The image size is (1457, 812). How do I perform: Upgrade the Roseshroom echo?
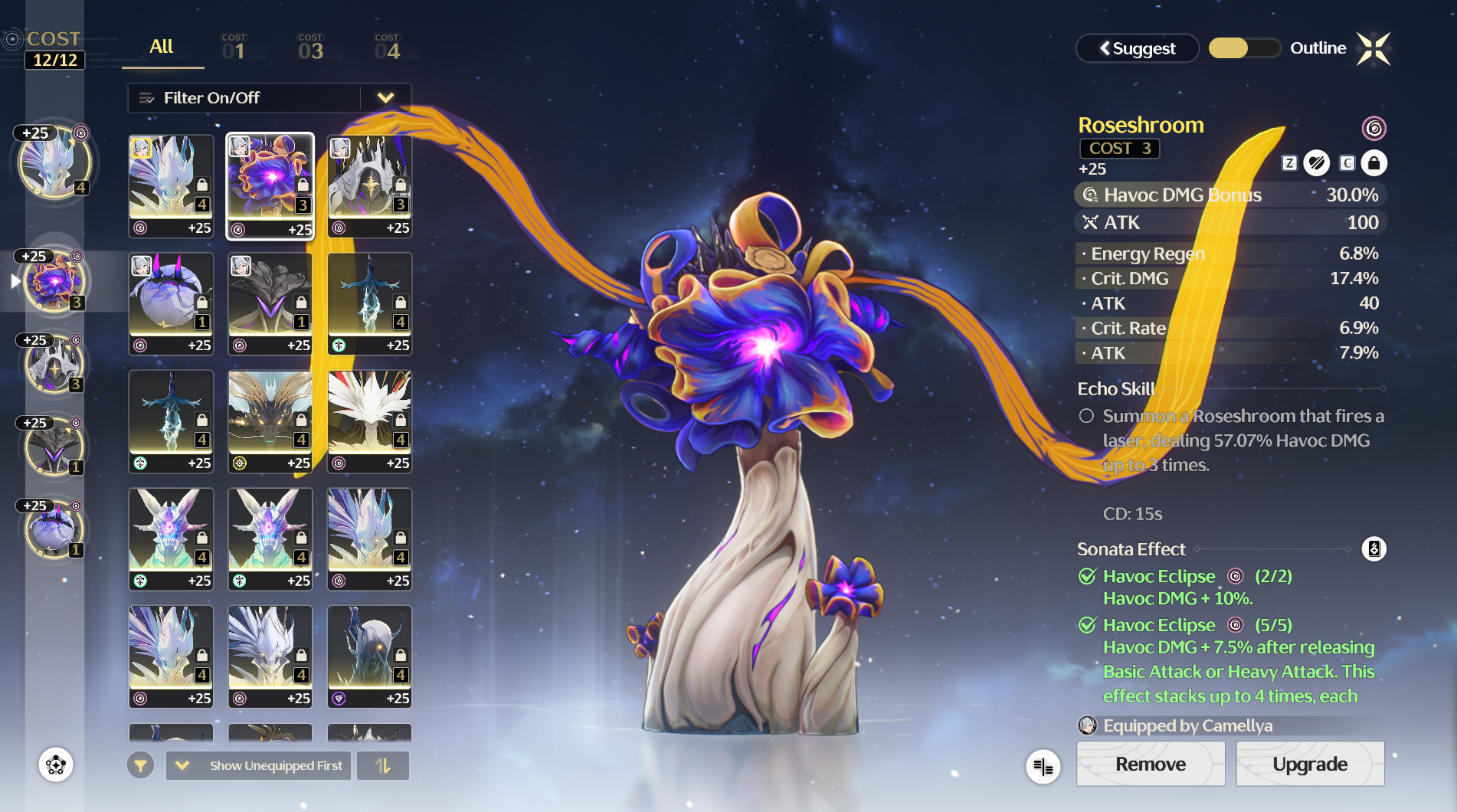click(x=1309, y=764)
